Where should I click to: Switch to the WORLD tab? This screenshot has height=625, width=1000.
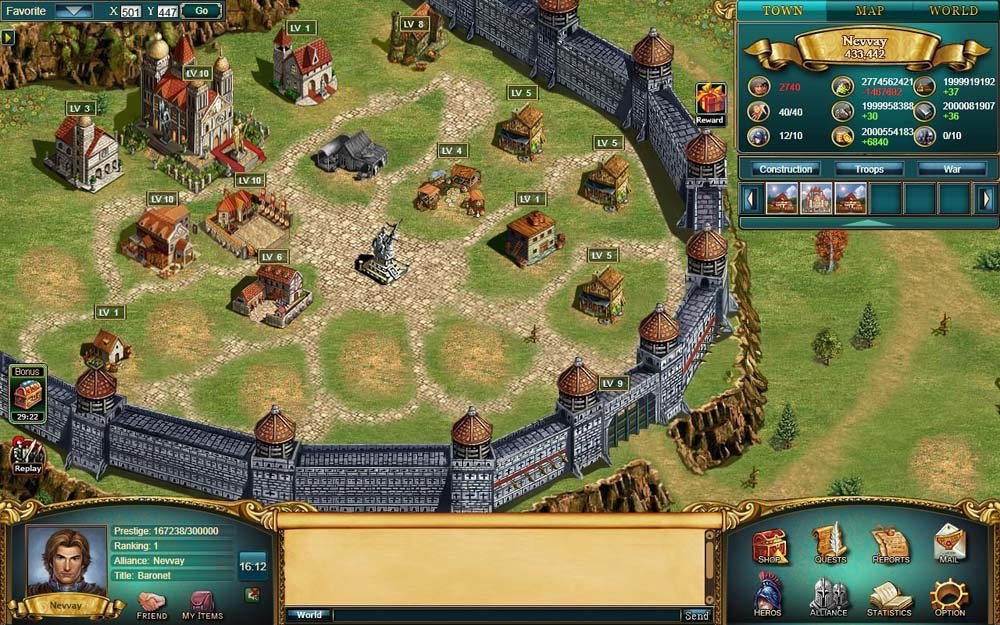[x=953, y=11]
